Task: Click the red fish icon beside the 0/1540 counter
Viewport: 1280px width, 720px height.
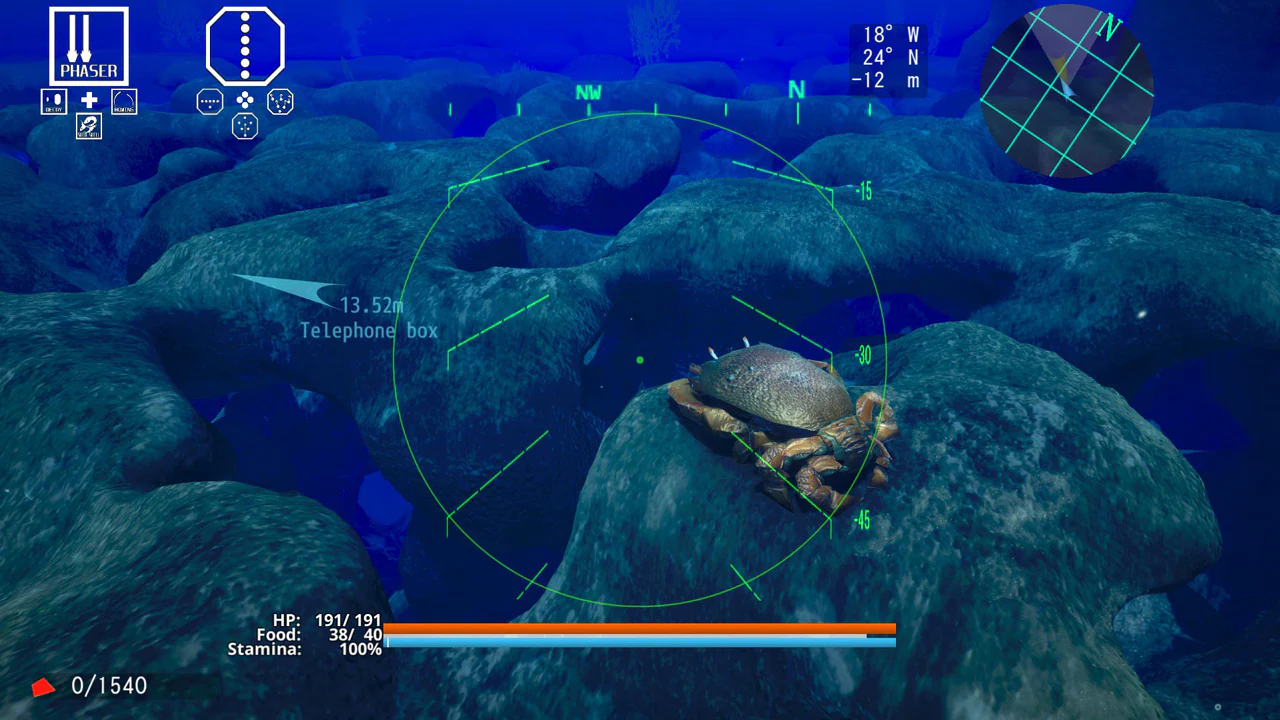Action: 42,686
